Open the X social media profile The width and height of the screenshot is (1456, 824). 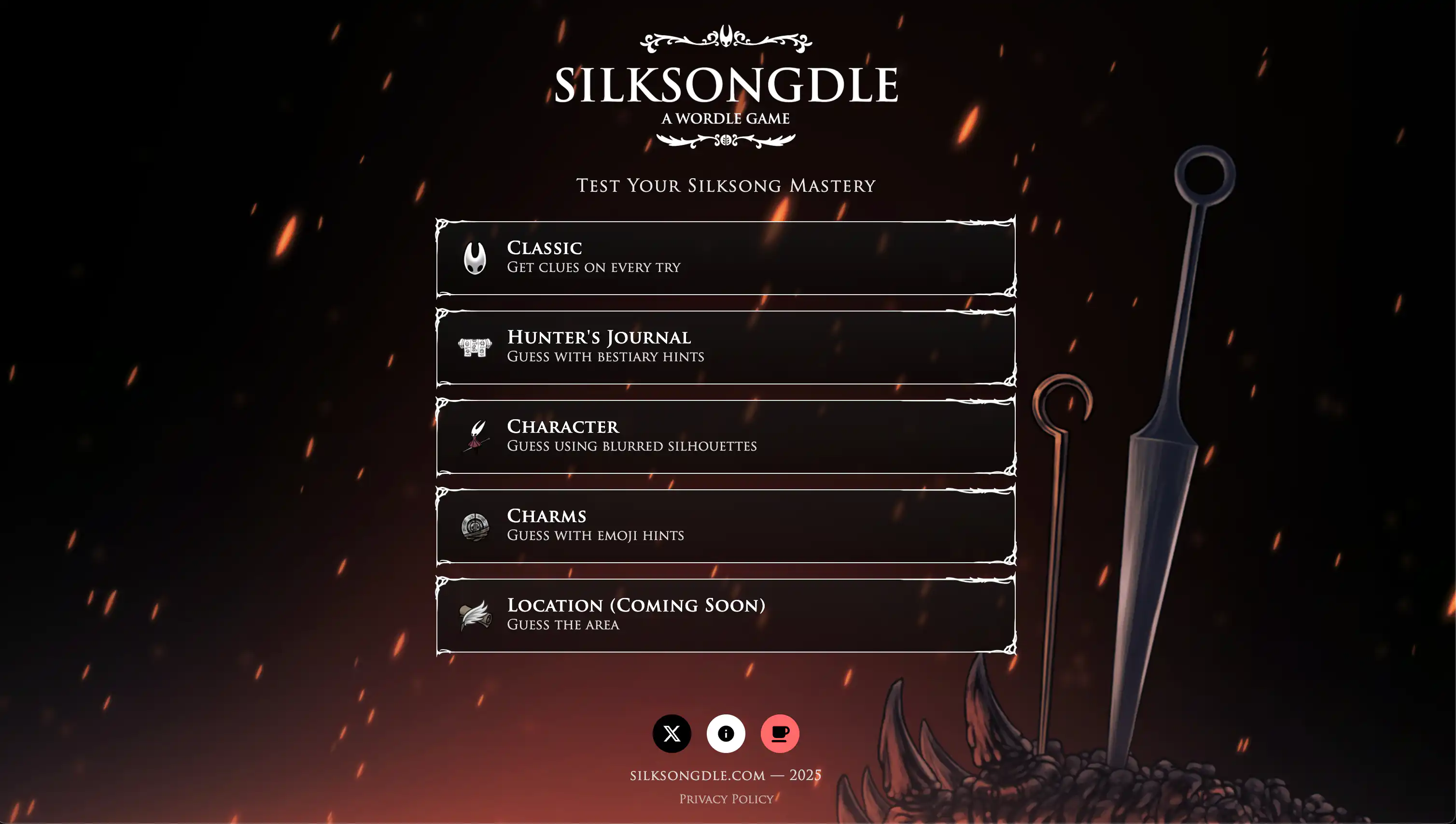coord(672,734)
